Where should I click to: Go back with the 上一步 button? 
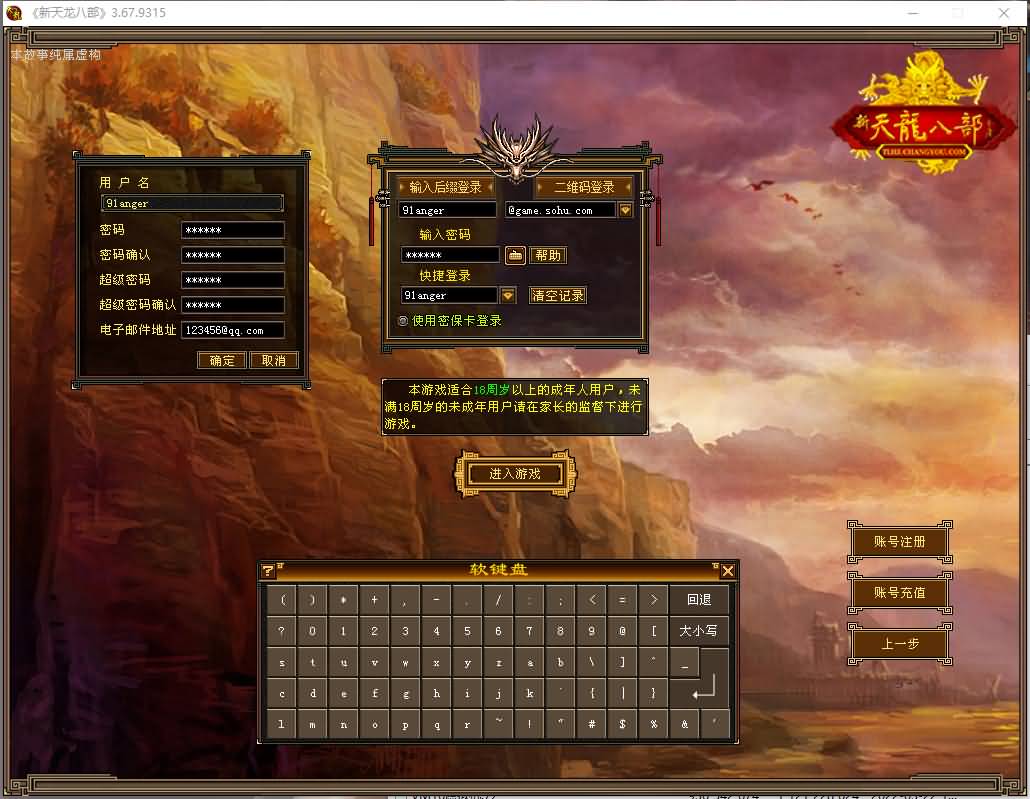(x=899, y=644)
